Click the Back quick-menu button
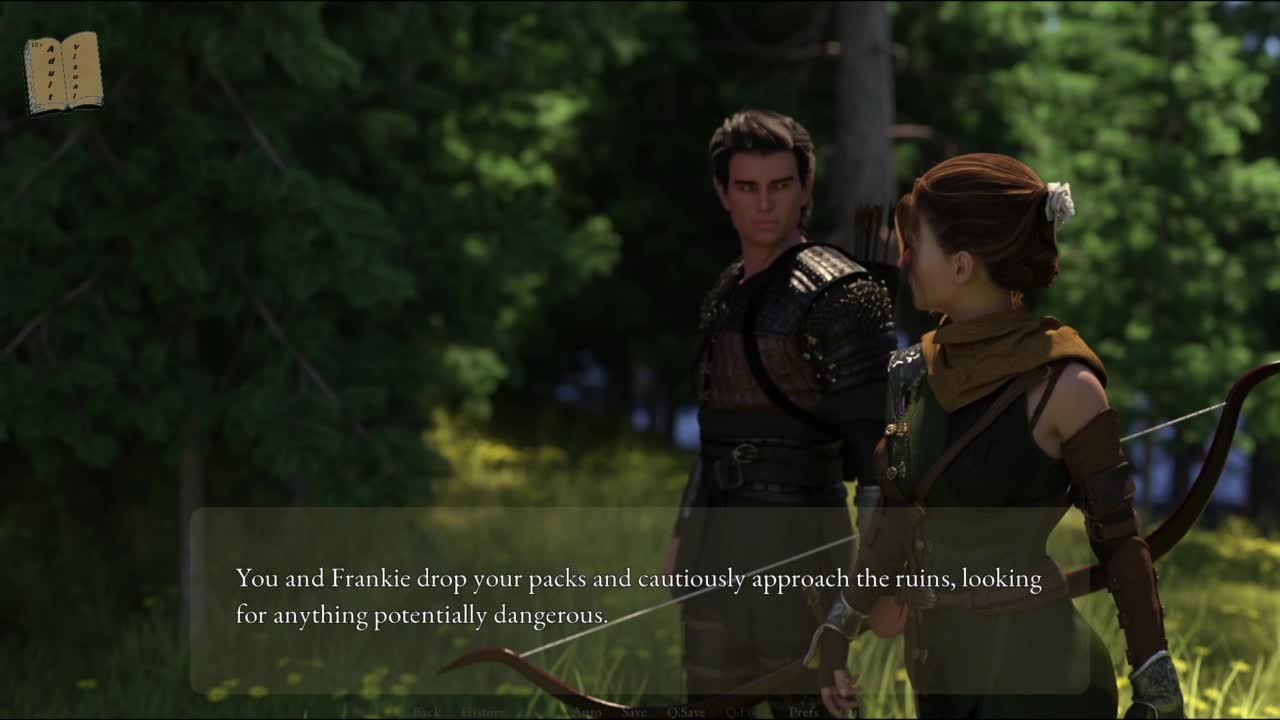 point(427,712)
